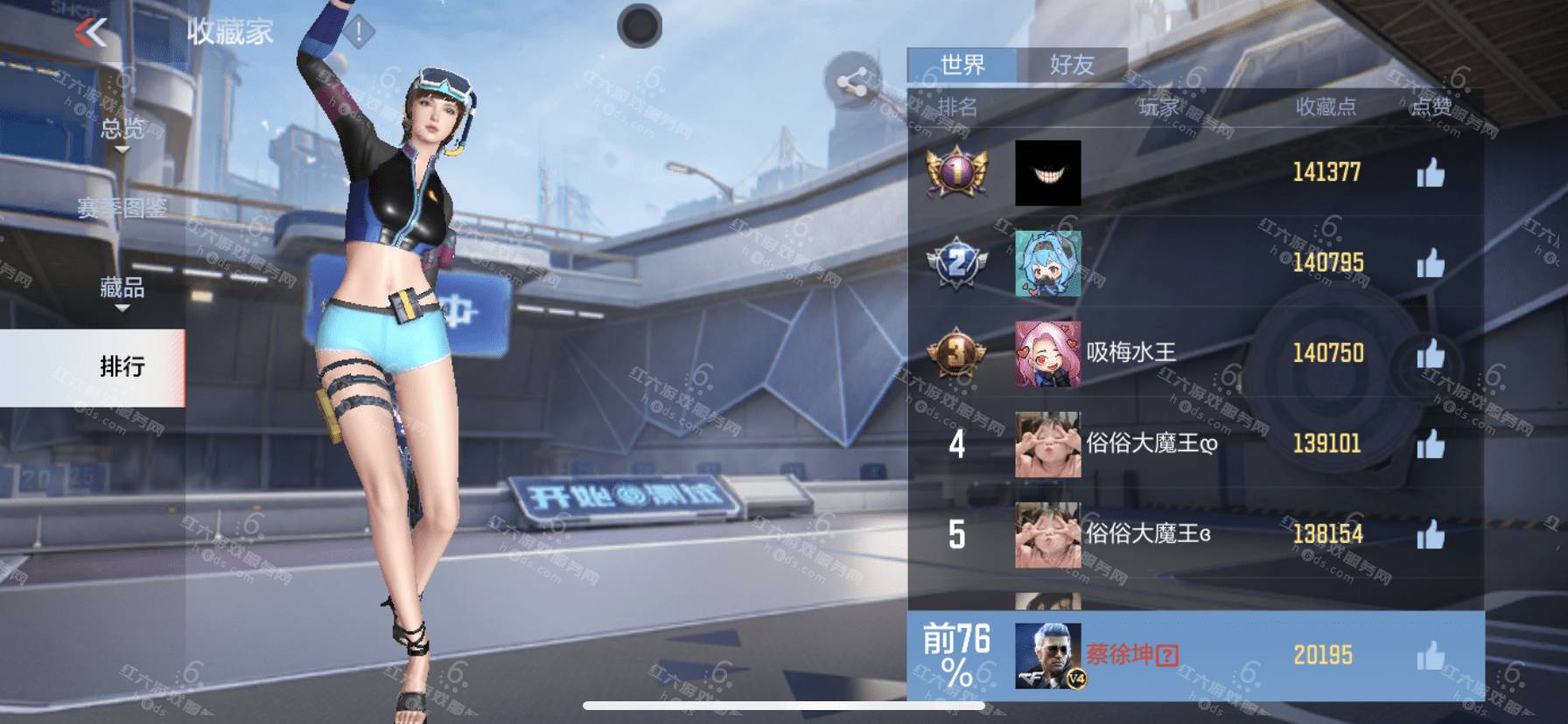Like the rank 4 player 俗俗大魔王
Image resolution: width=1568 pixels, height=724 pixels.
pyautogui.click(x=1431, y=444)
